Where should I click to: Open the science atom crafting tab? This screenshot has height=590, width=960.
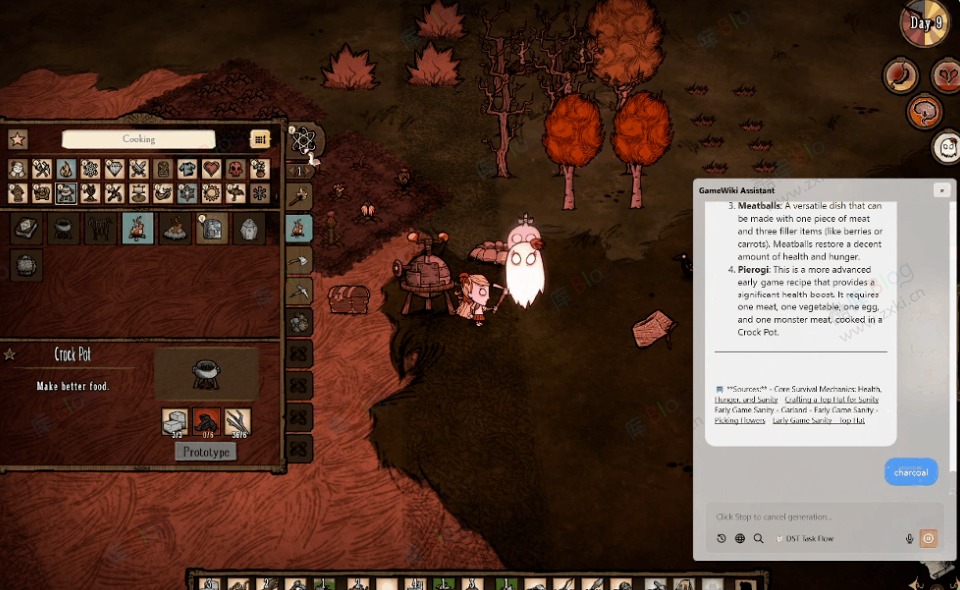click(x=302, y=140)
